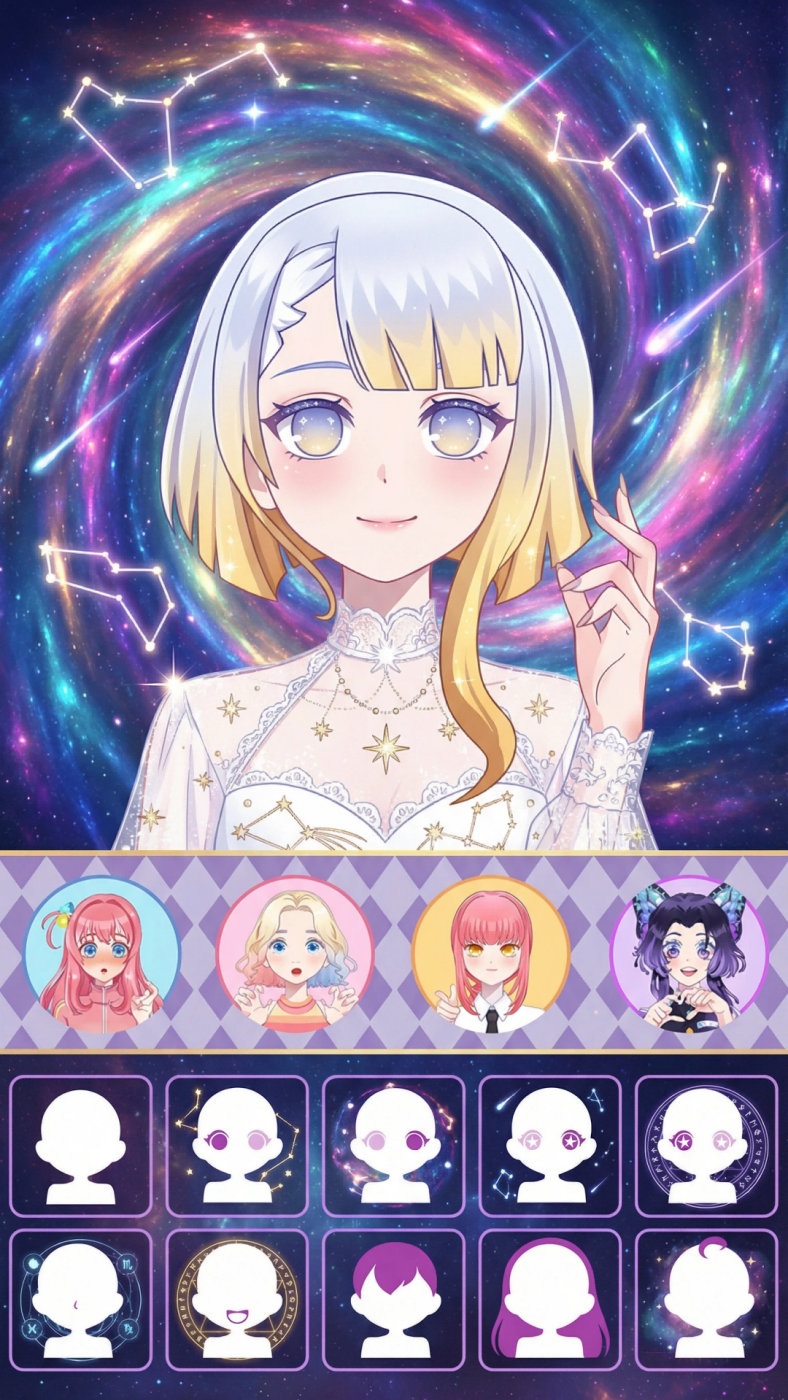Image resolution: width=788 pixels, height=1400 pixels.
Task: Select star-pupil eyes inside the rune circle
Action: (706, 1145)
